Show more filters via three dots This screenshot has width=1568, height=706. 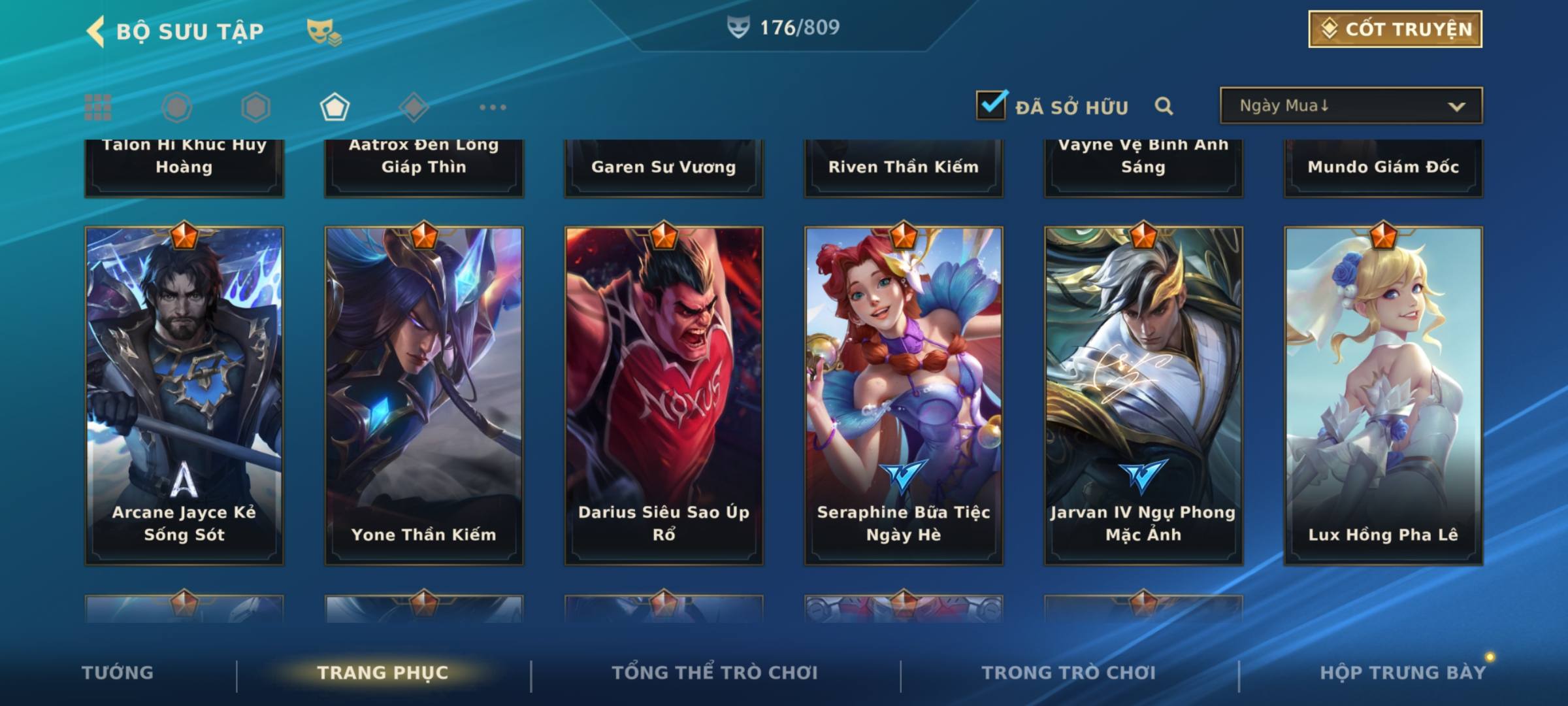coord(493,107)
